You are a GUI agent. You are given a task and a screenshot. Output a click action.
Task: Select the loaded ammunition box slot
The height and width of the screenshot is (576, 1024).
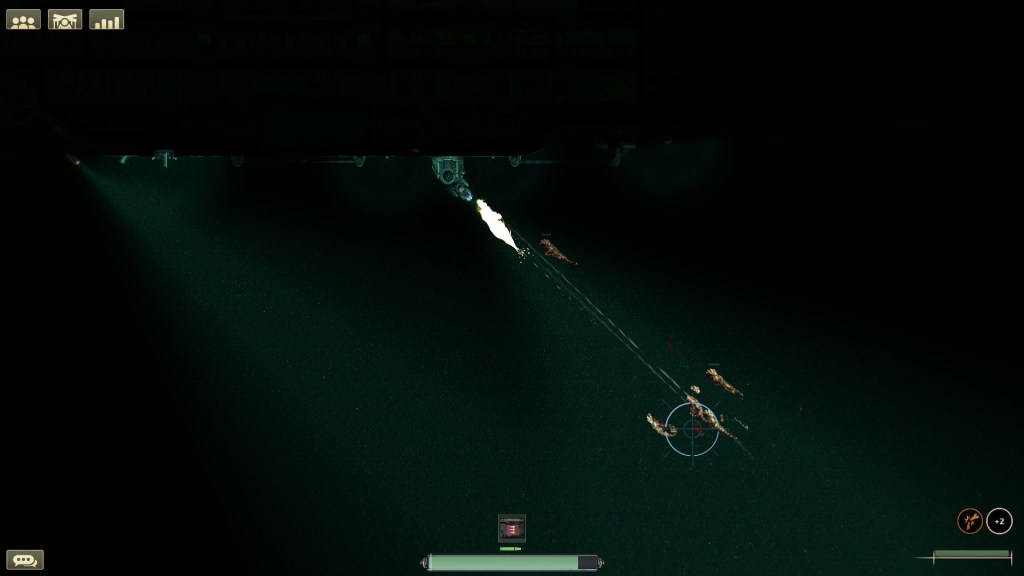pos(512,528)
